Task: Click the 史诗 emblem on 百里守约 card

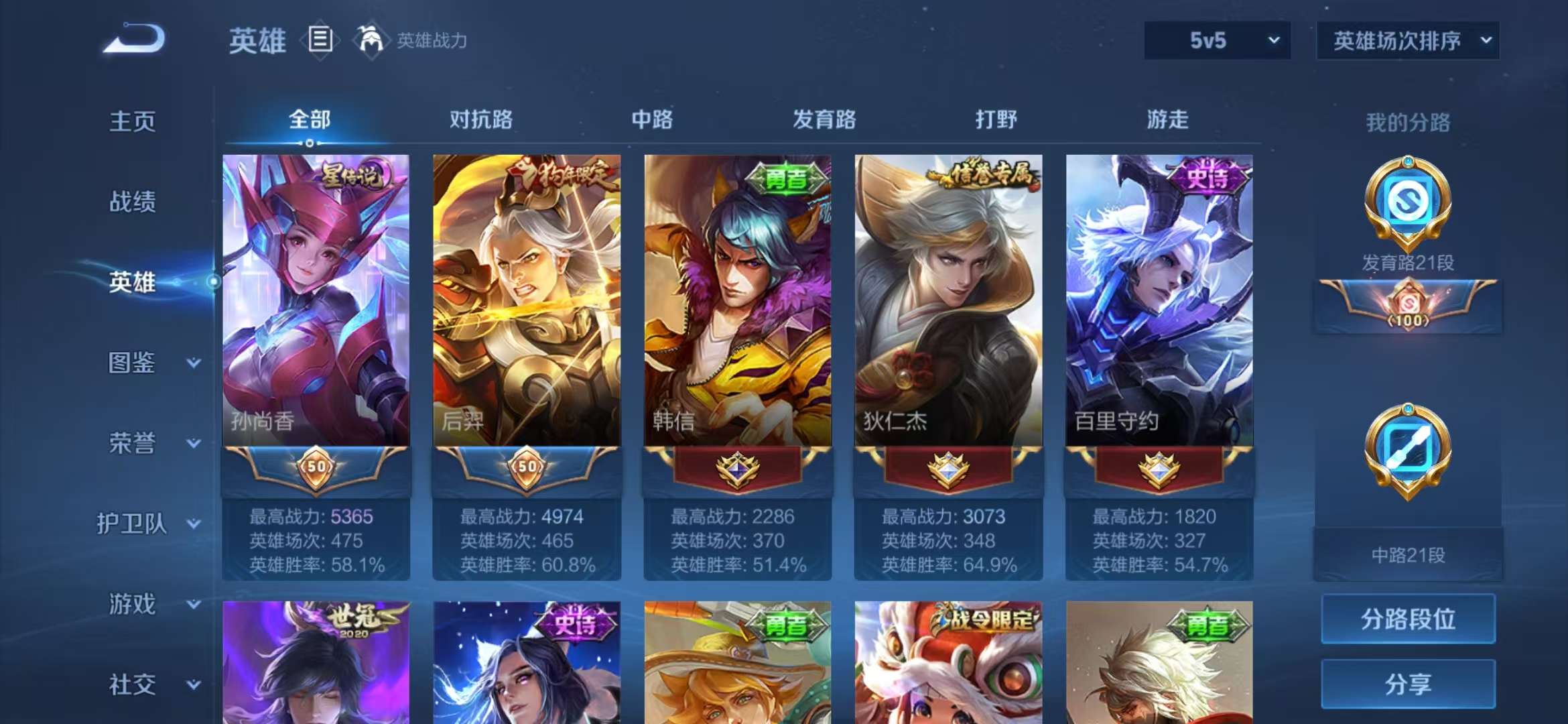Action: pos(1210,178)
